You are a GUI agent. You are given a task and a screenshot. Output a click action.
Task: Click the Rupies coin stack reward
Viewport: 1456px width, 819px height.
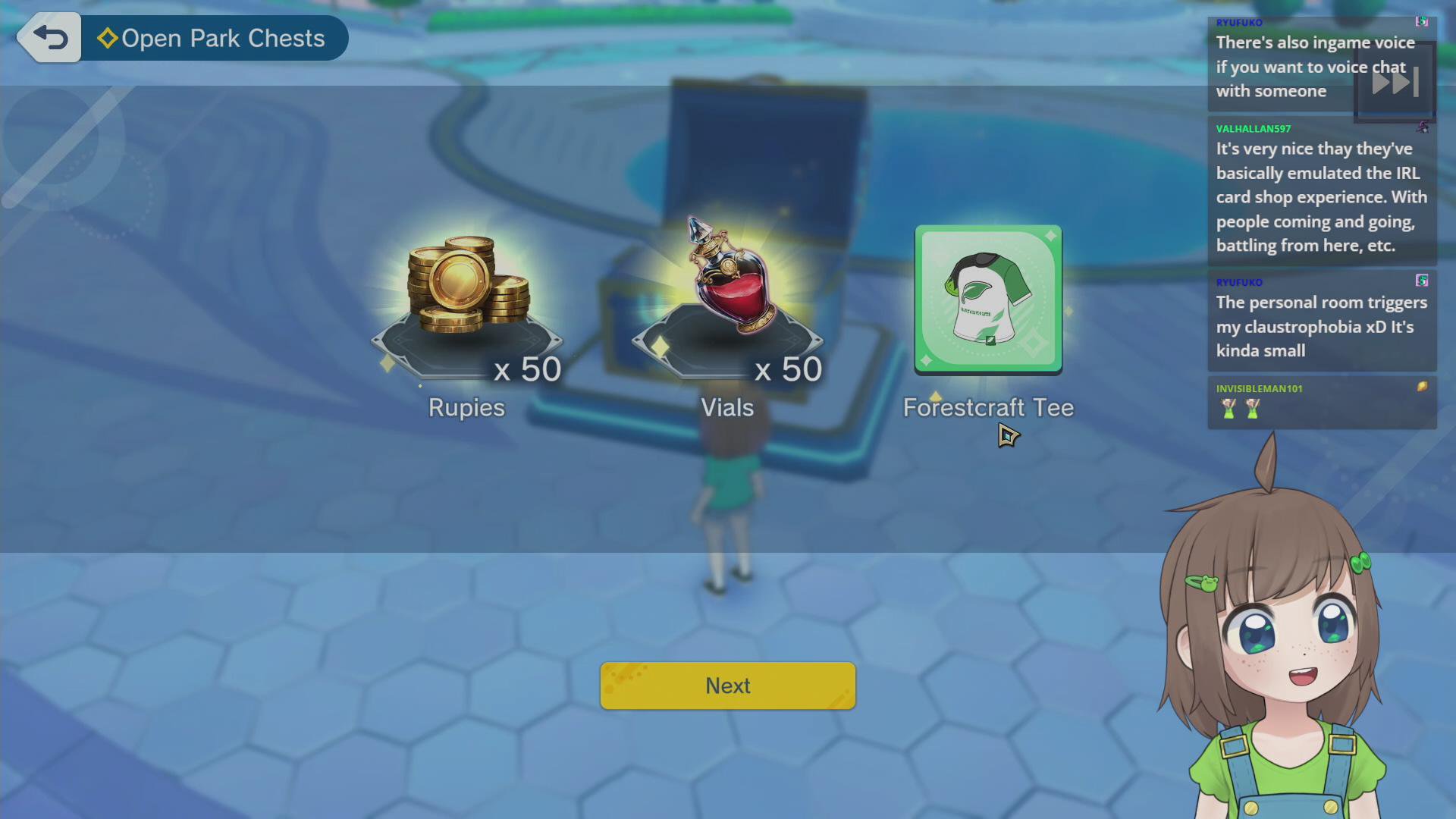click(x=467, y=287)
